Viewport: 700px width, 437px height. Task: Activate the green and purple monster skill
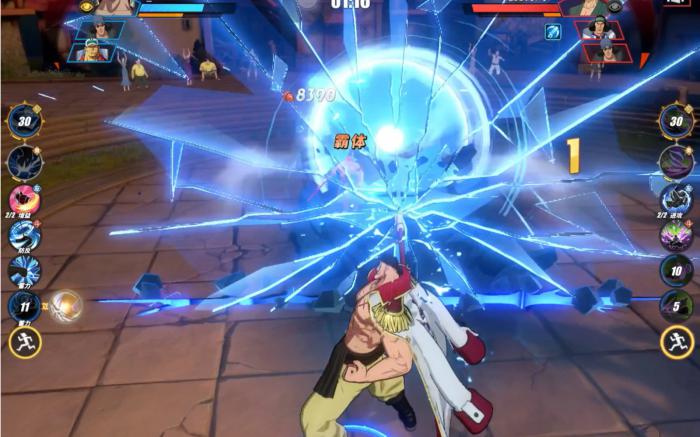(676, 235)
